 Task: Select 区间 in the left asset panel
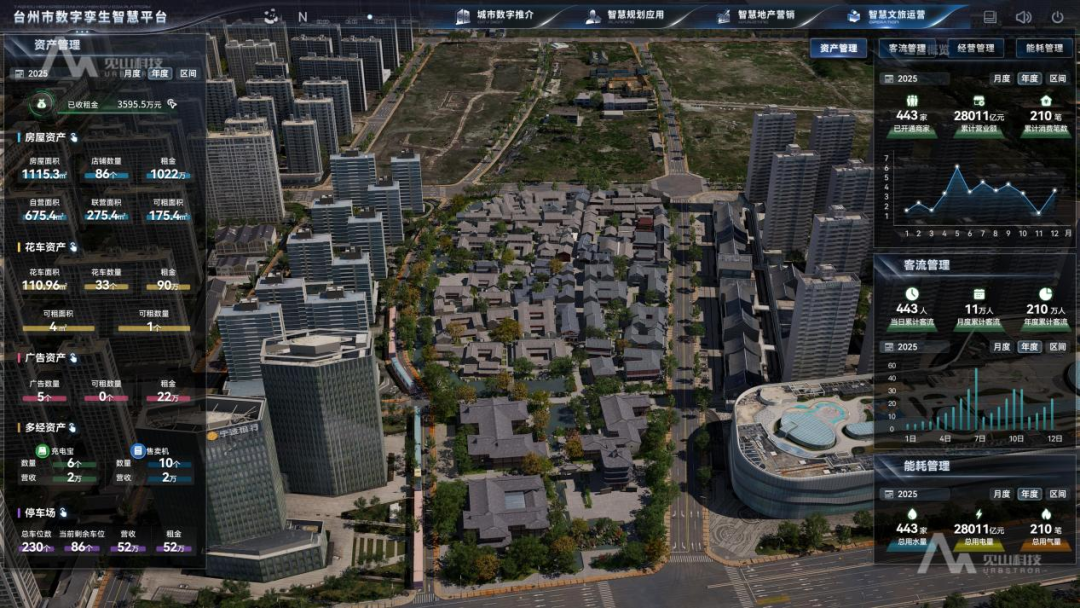(188, 73)
